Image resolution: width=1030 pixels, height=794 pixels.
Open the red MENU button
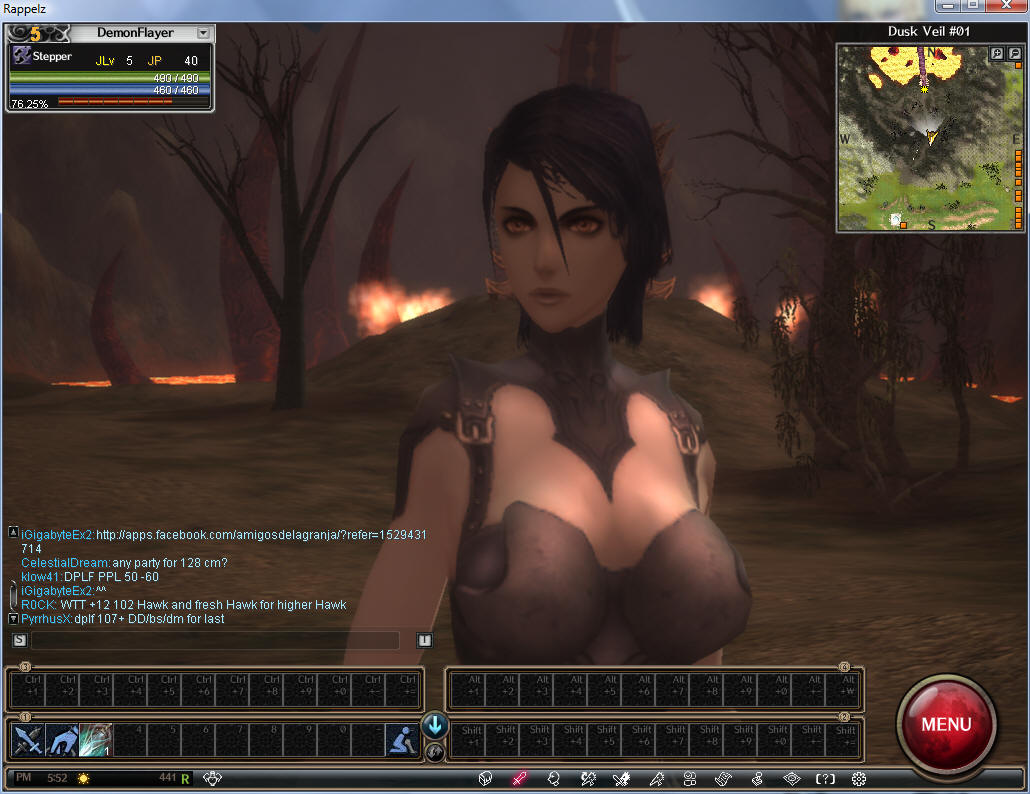pos(946,724)
